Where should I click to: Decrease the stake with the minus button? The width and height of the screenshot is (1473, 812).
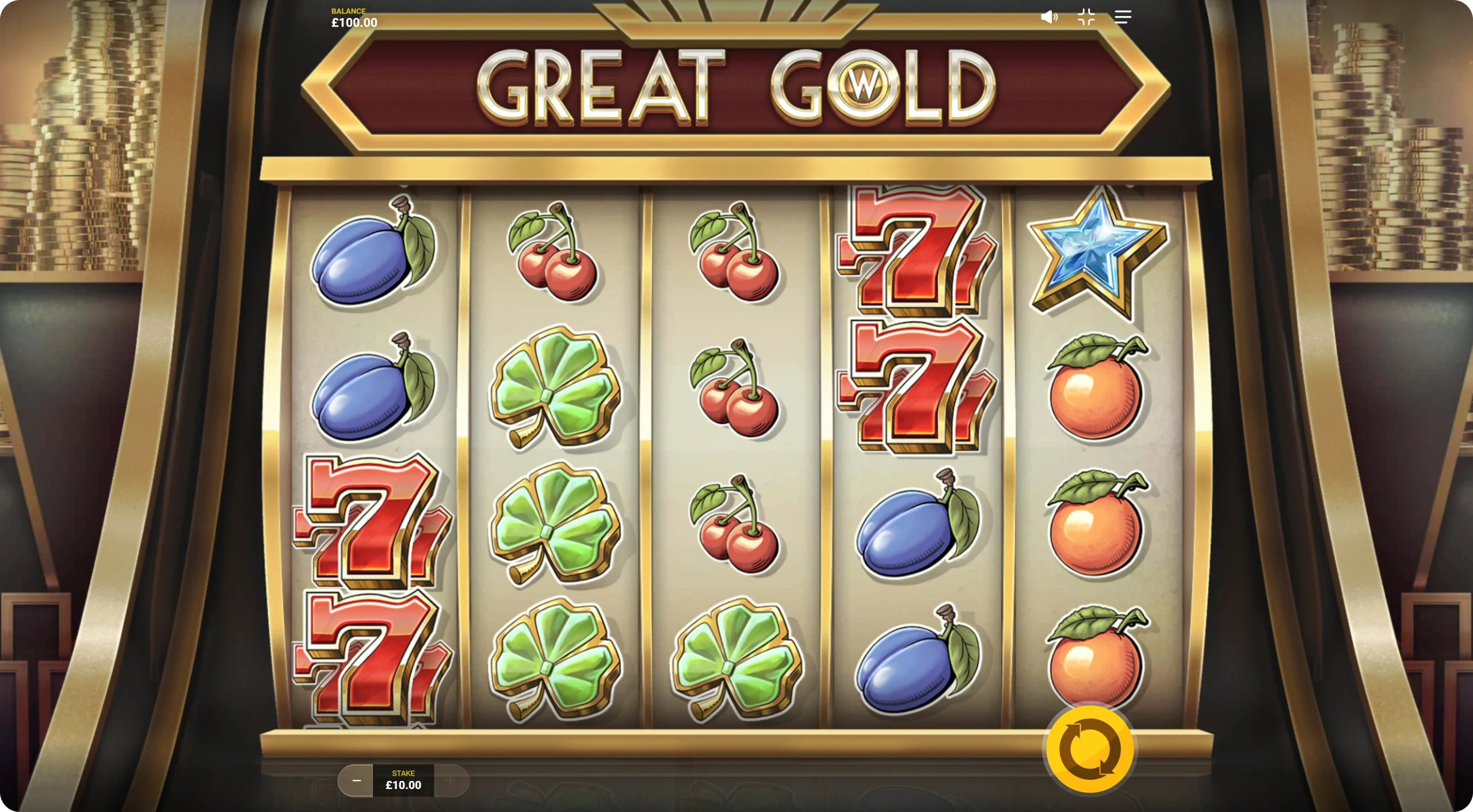point(356,780)
